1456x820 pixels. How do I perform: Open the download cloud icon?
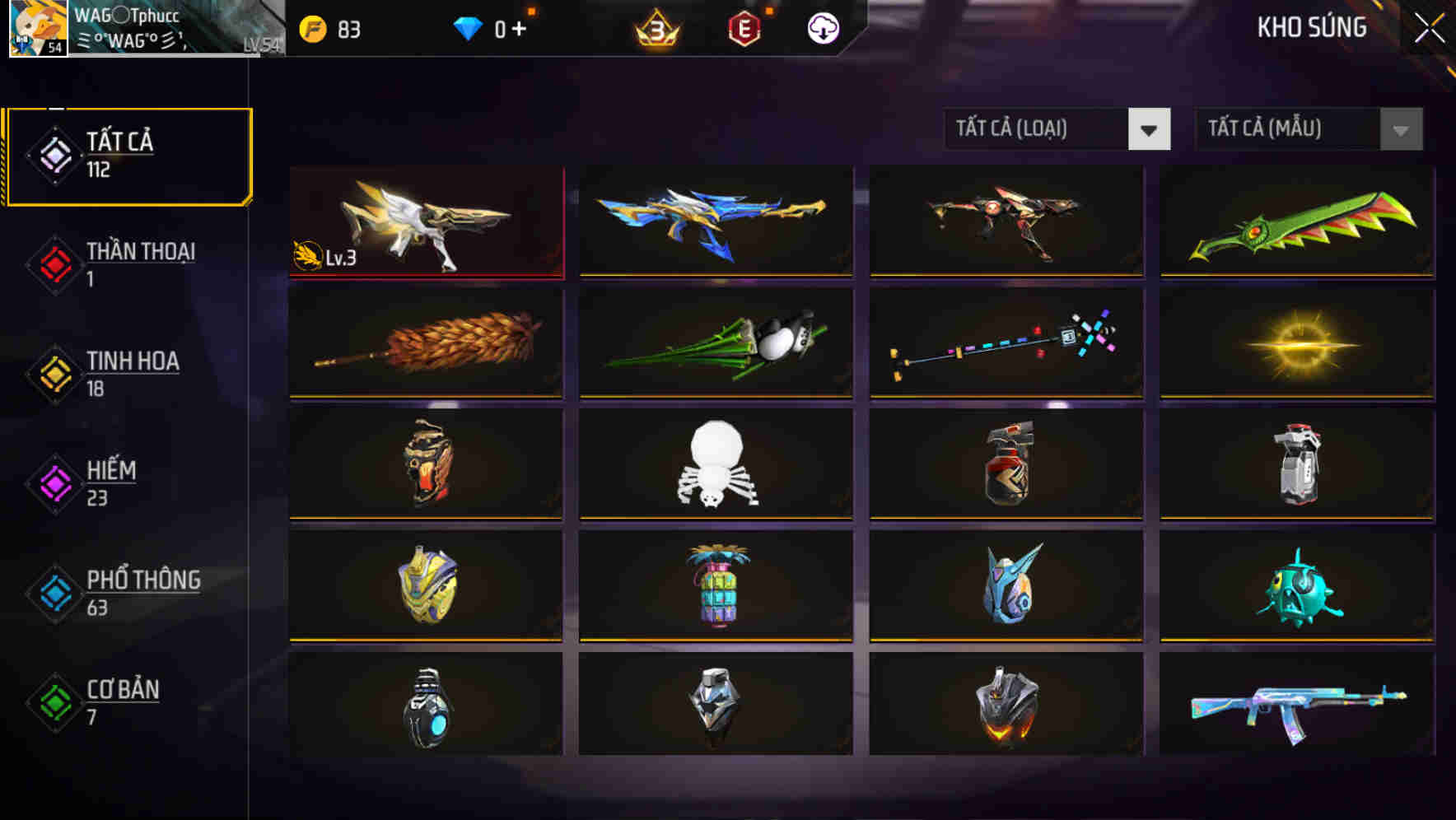823,27
